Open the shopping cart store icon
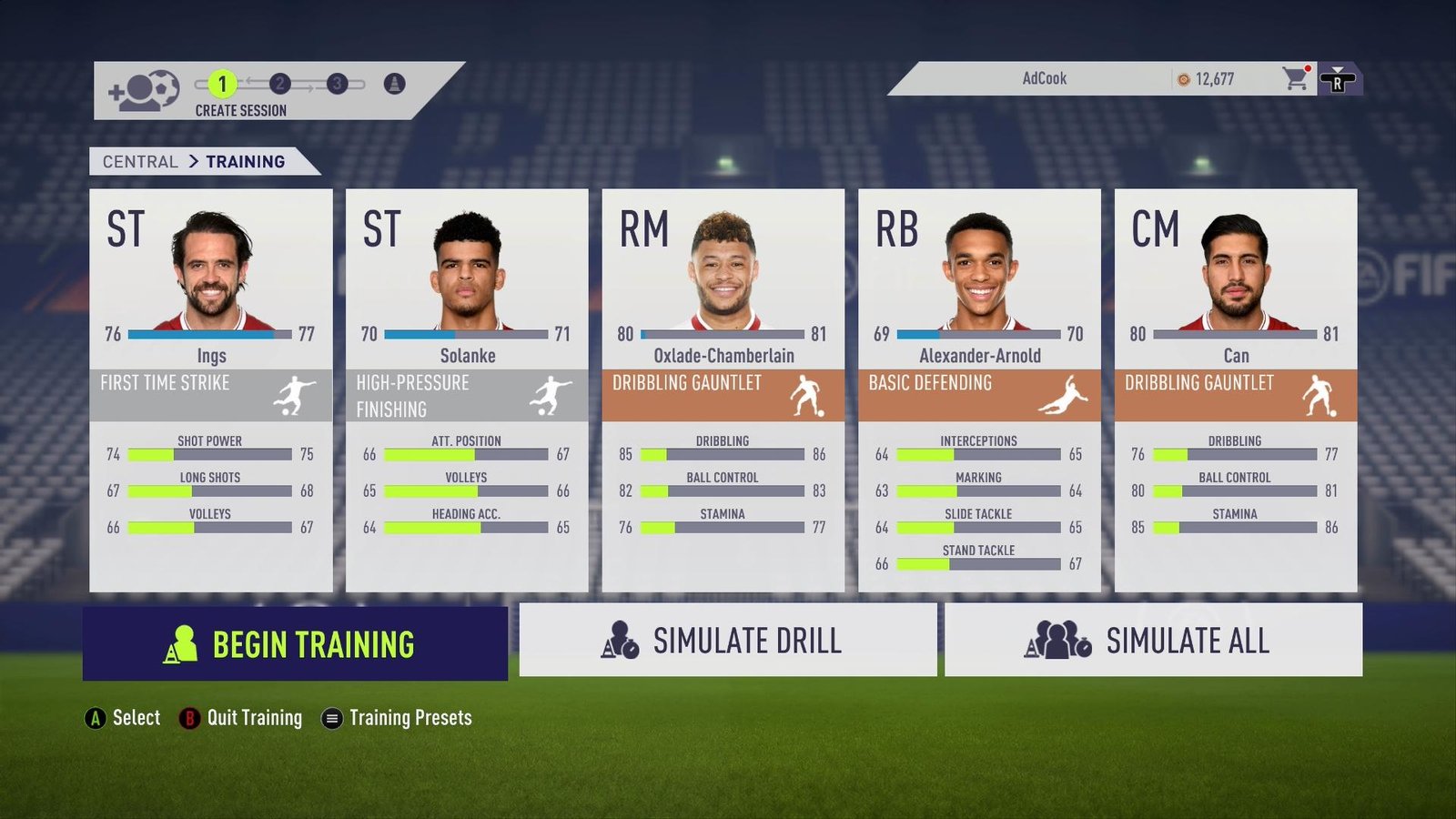 [x=1295, y=79]
